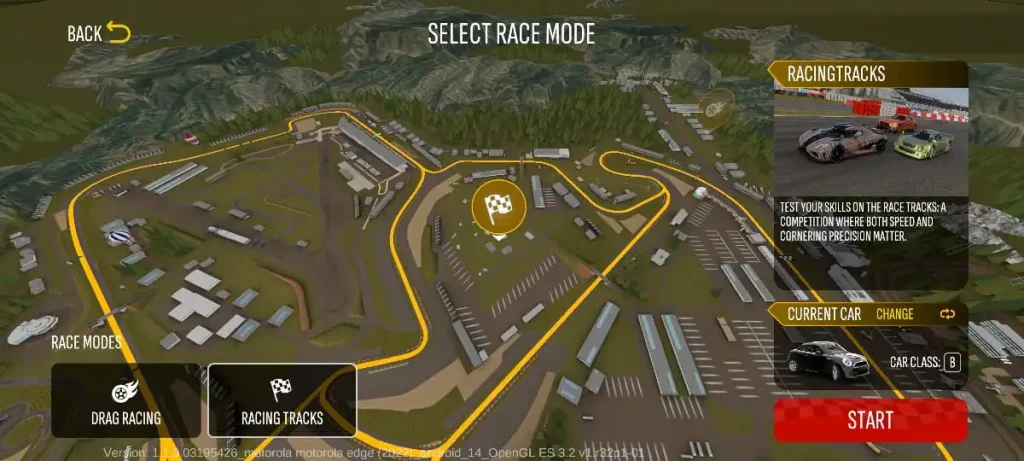Start the race with the red button
The width and height of the screenshot is (1024, 461).
coord(870,420)
